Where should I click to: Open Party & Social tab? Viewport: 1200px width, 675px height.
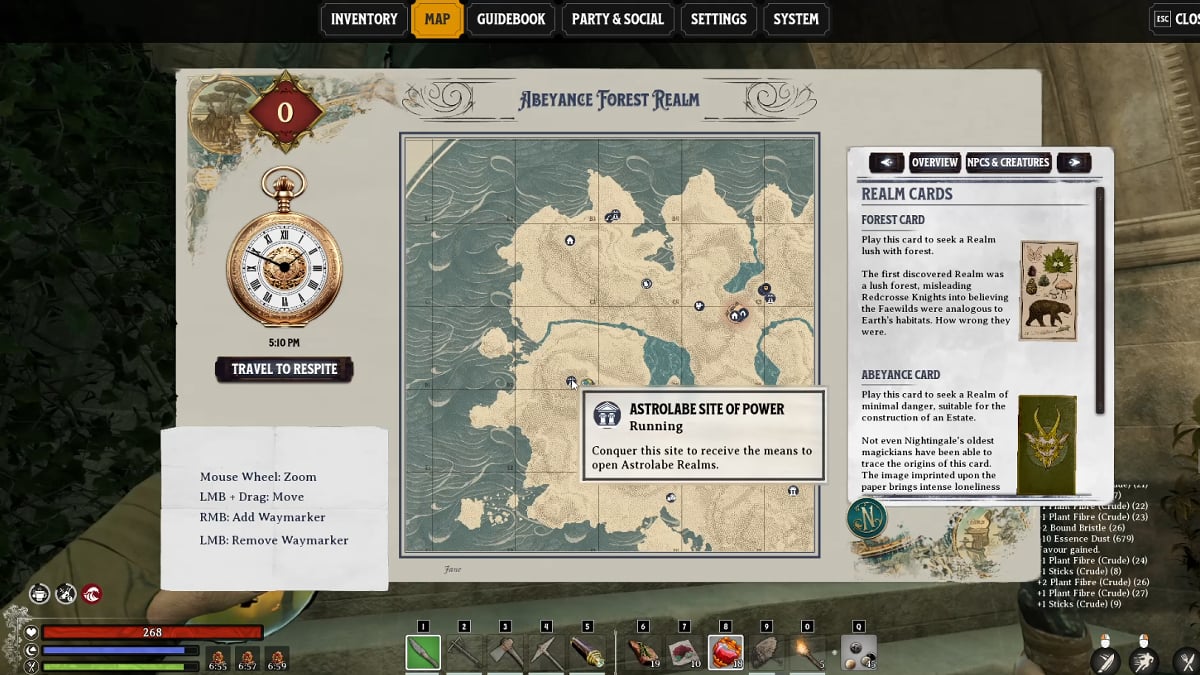pos(617,19)
